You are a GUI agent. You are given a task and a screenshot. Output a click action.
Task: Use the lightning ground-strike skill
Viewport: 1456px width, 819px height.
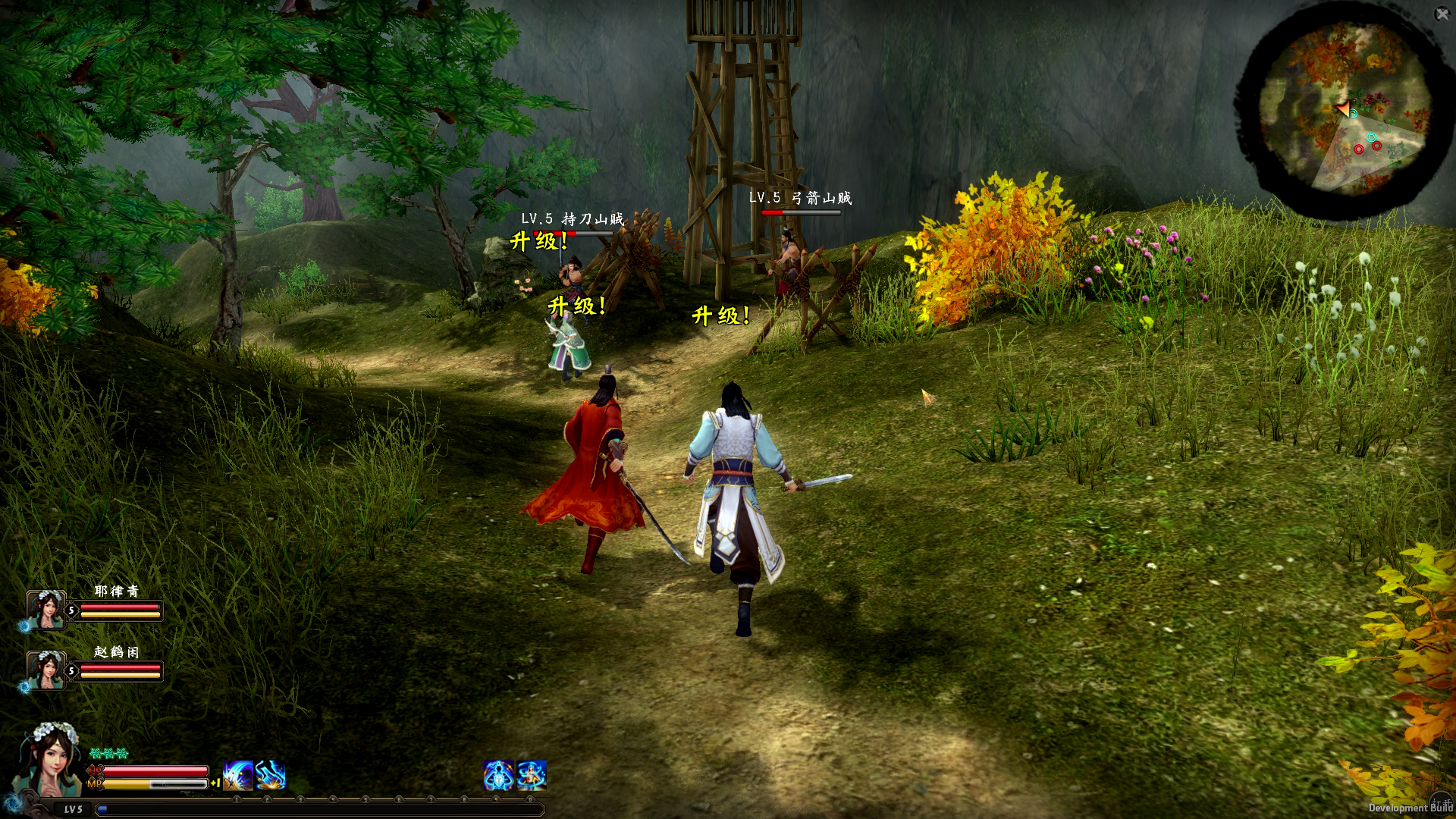270,776
